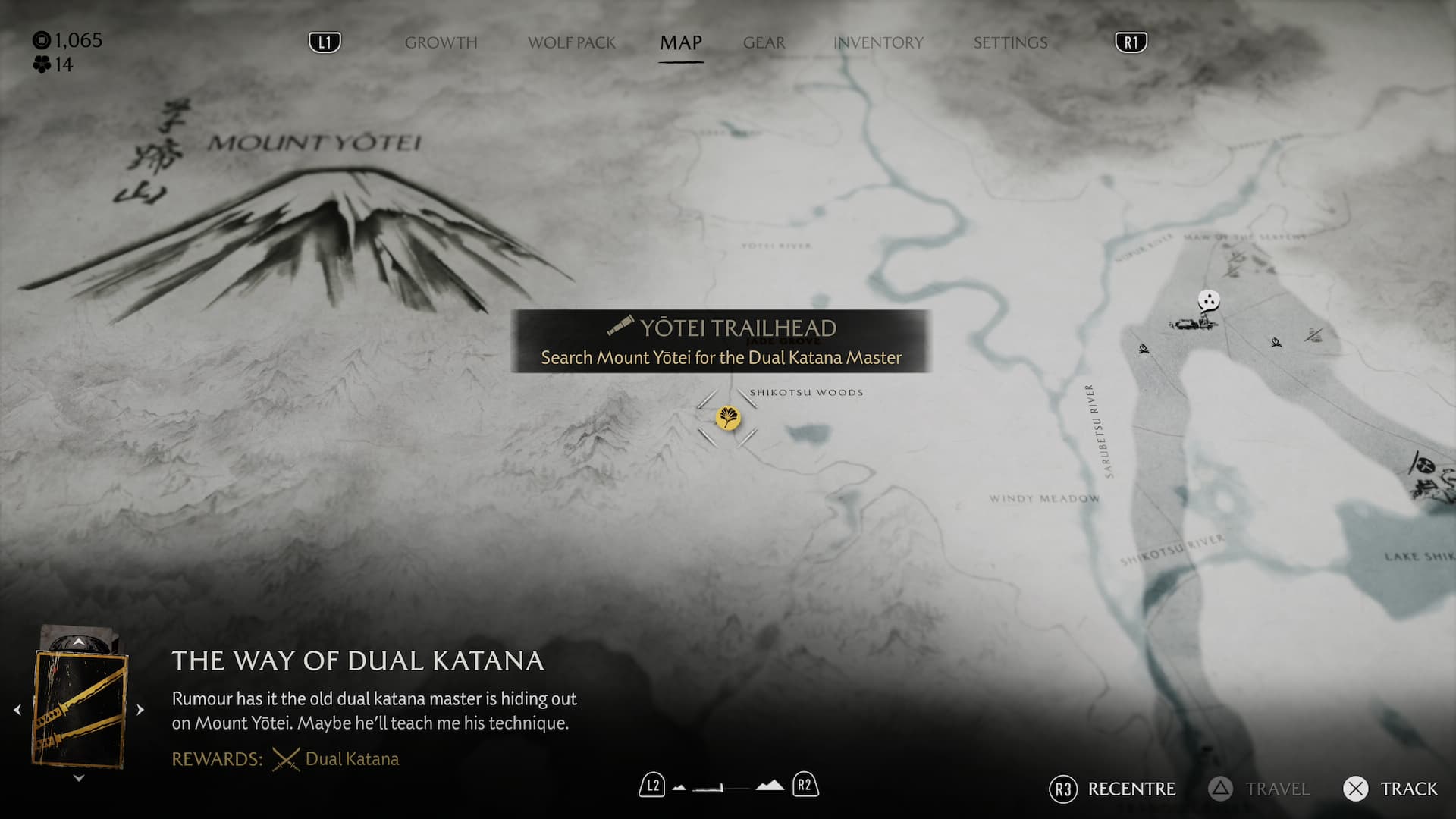Cycle quest cards upward with the up arrow

pyautogui.click(x=78, y=642)
